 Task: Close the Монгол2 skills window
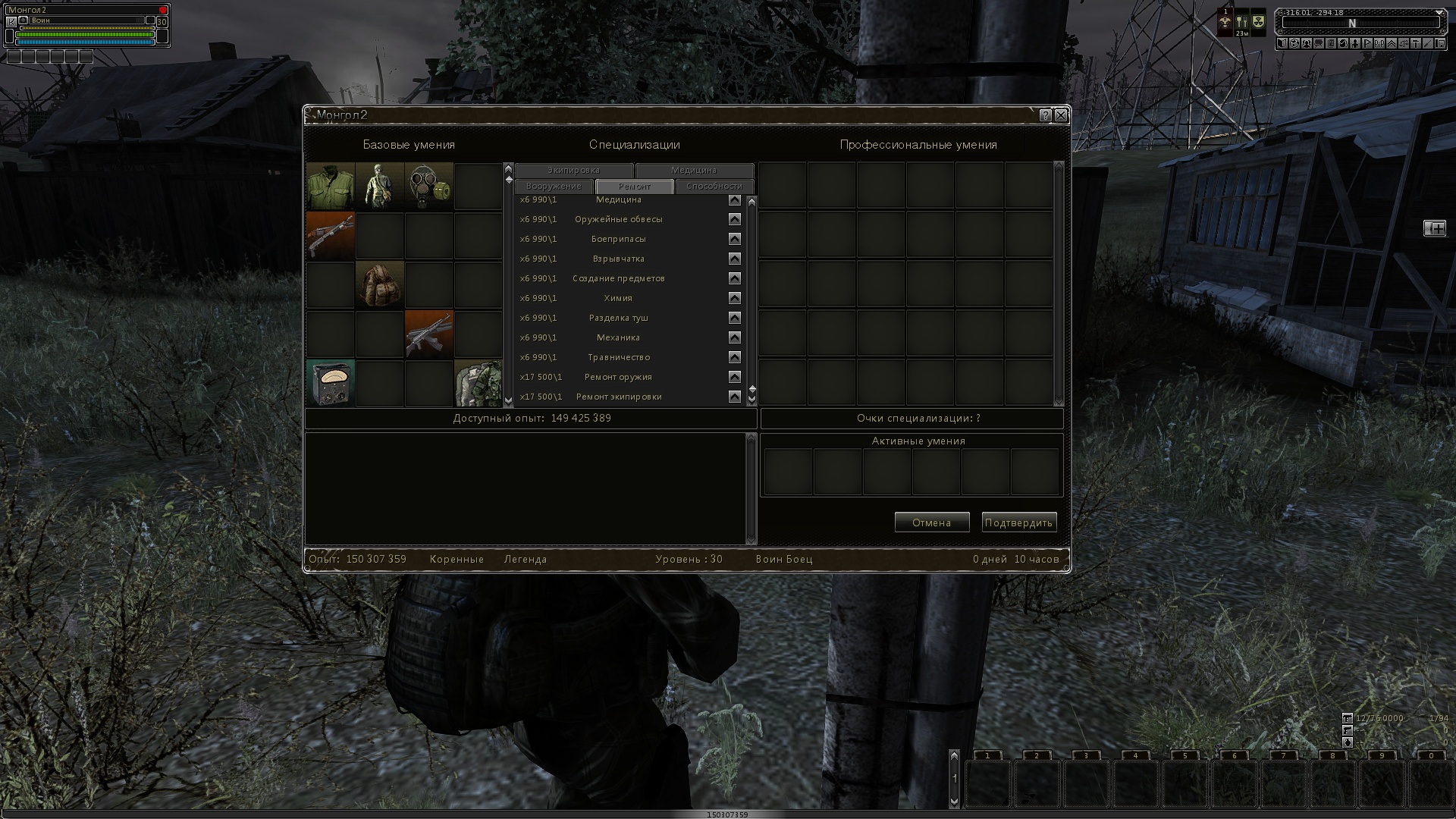click(x=1061, y=115)
